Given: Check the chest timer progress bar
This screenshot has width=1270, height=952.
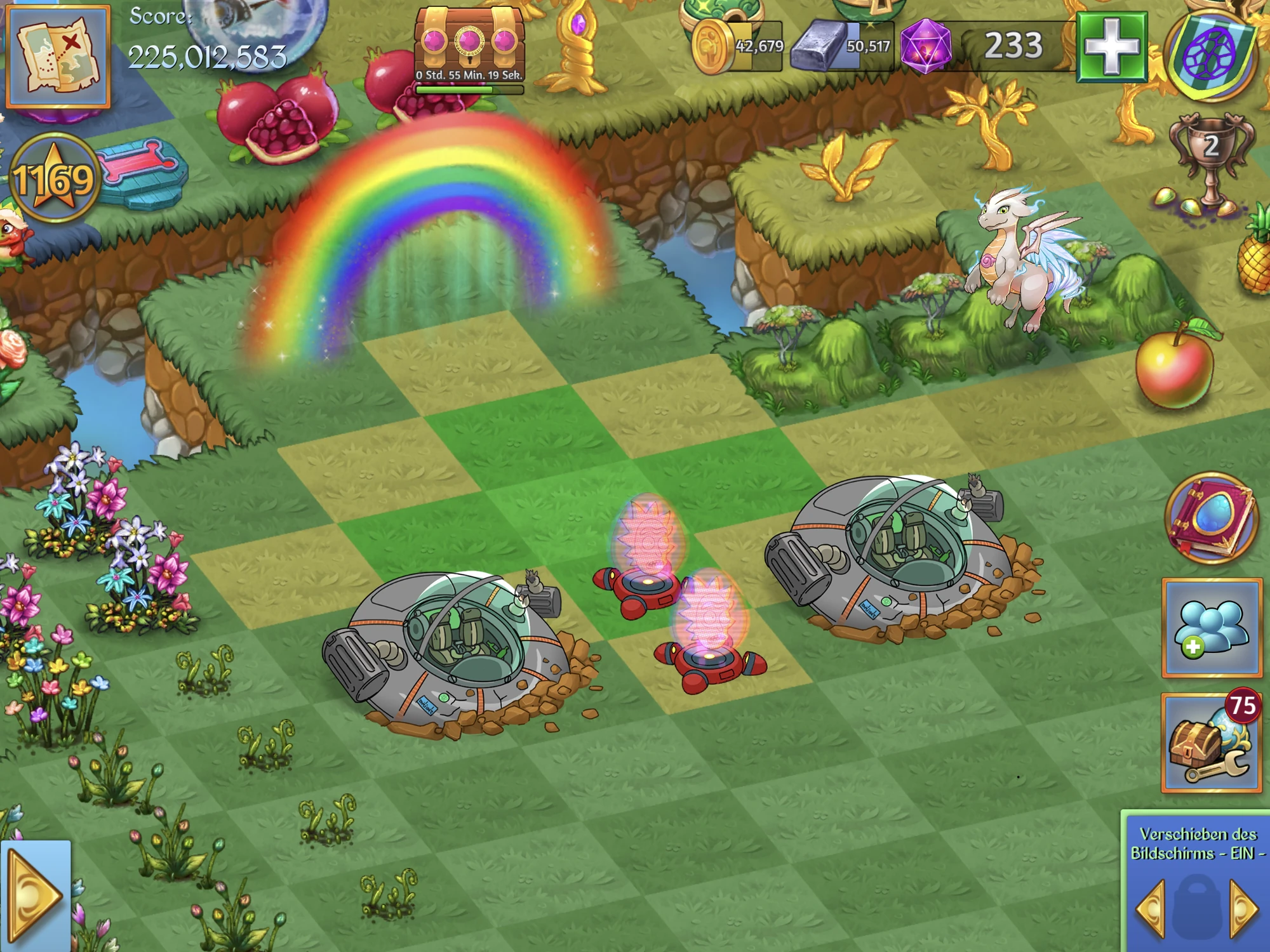Looking at the screenshot, I should [x=469, y=89].
